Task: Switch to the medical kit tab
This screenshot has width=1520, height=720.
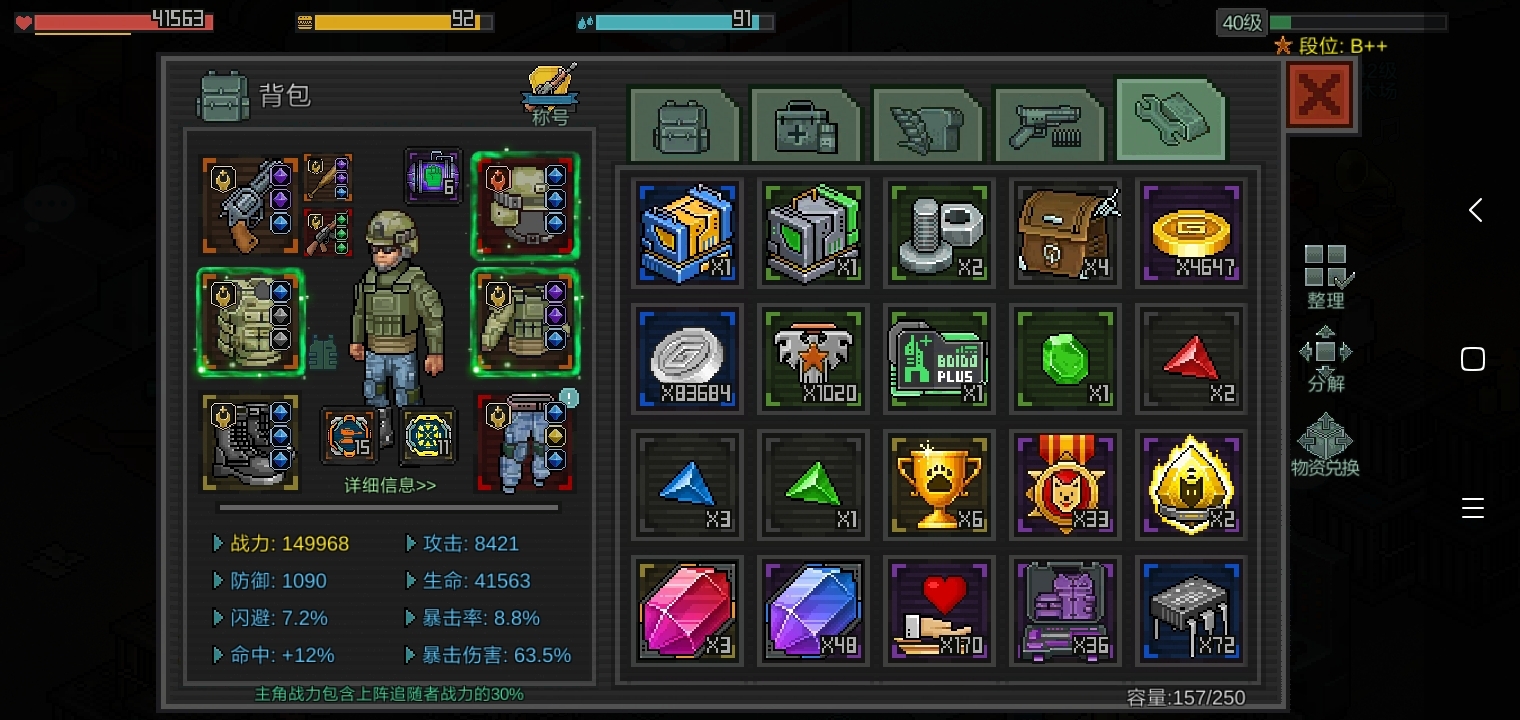Action: click(x=805, y=126)
